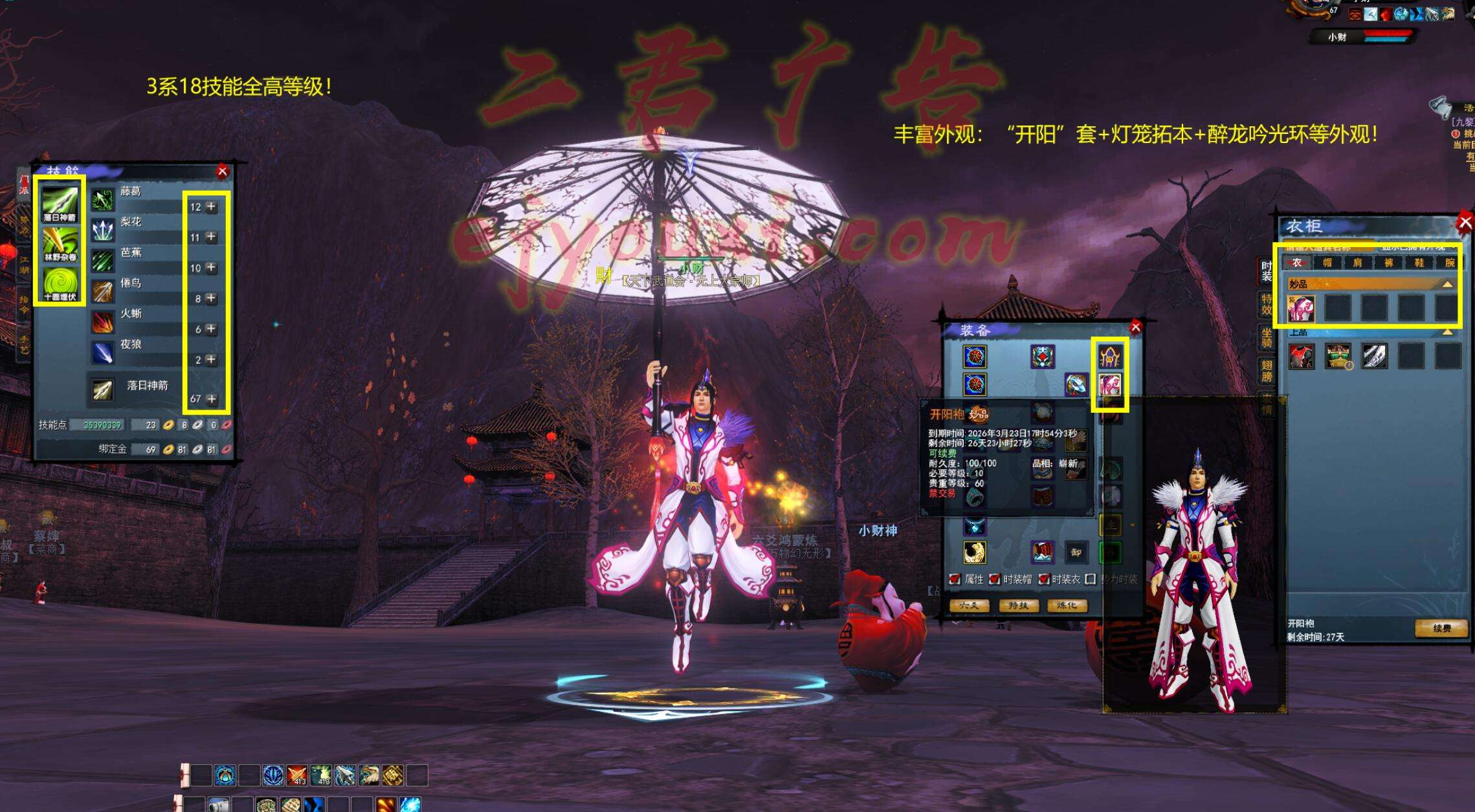Close the 装备 equipment window
1475x812 pixels.
pyautogui.click(x=1135, y=327)
